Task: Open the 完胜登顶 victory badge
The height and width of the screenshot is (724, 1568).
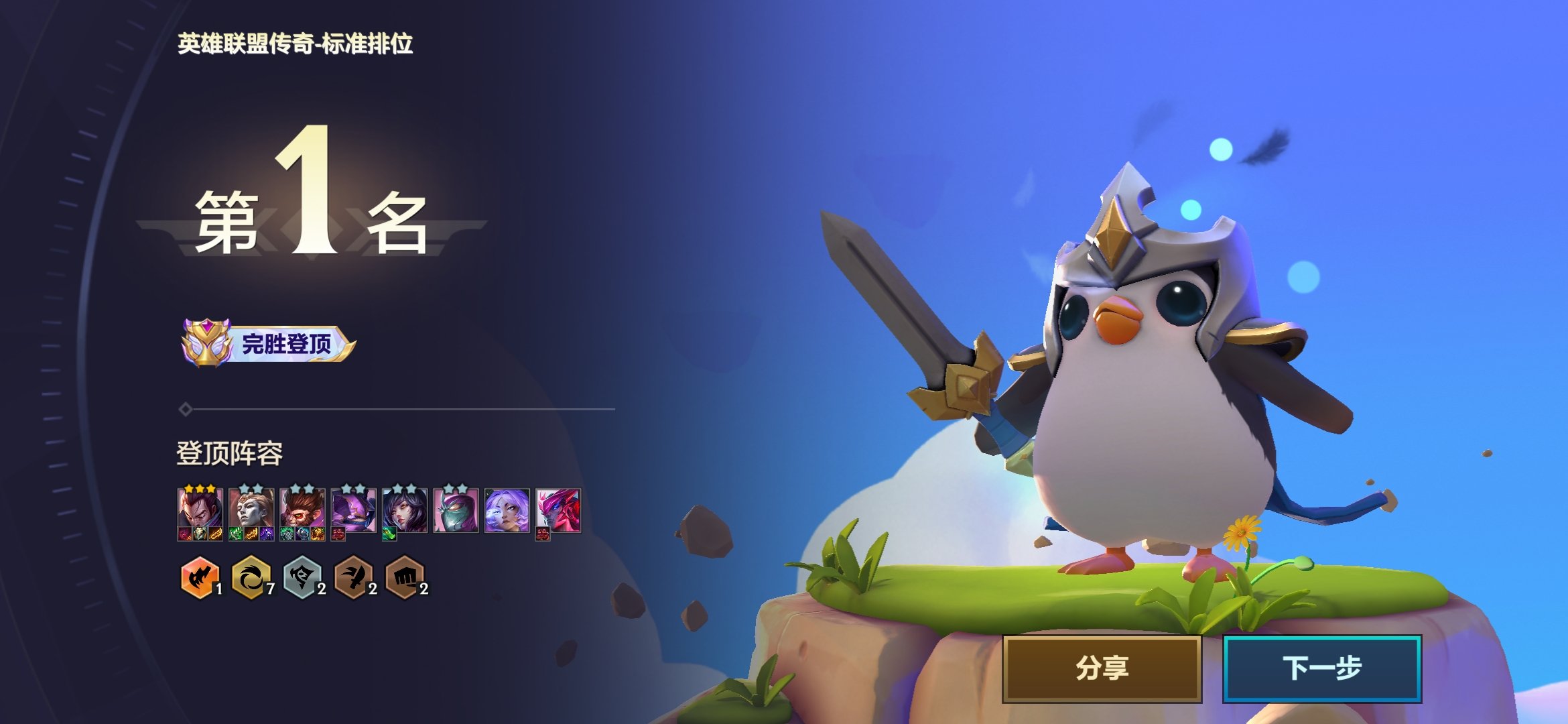Action: click(x=268, y=343)
